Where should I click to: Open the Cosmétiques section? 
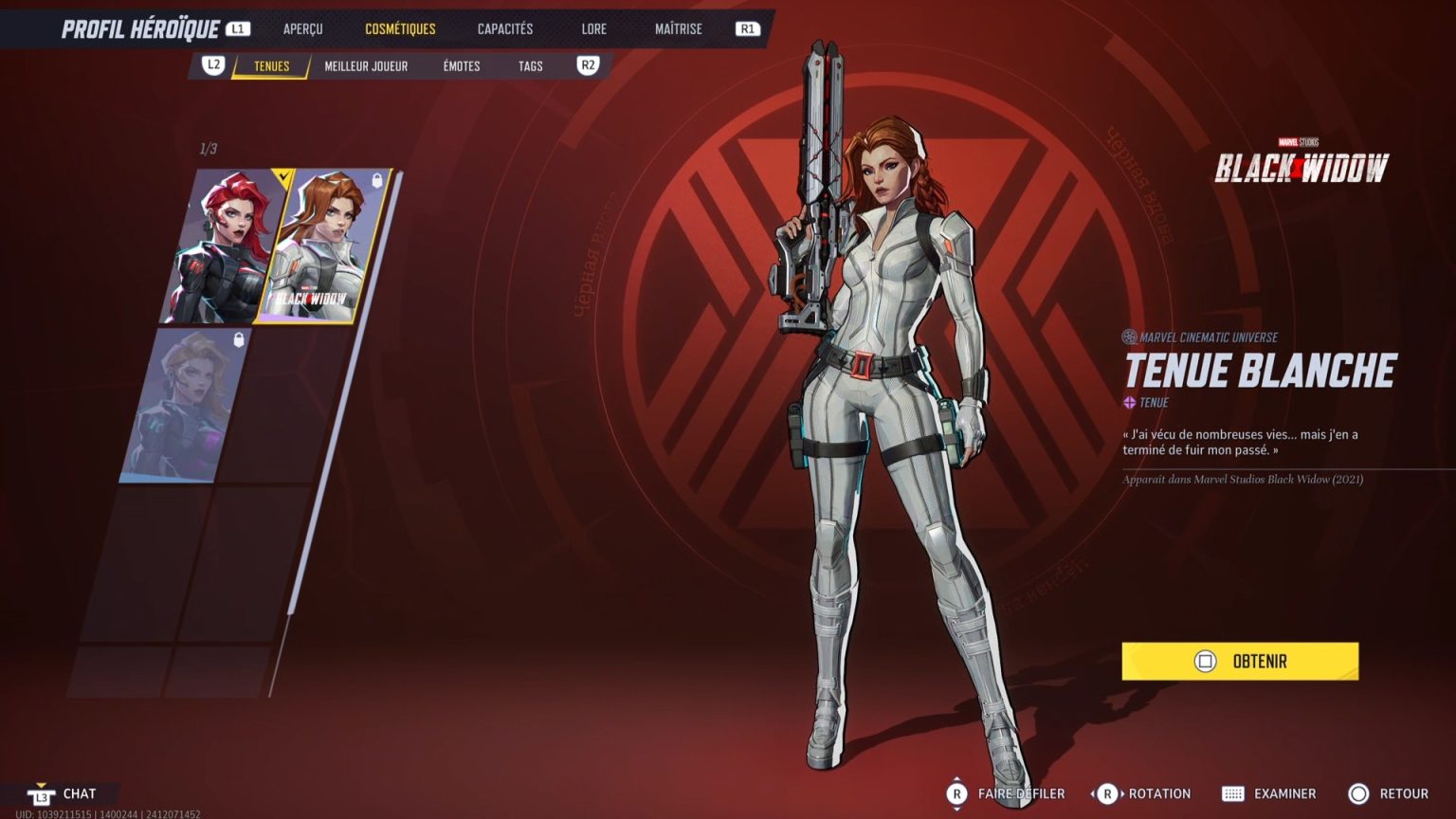[x=398, y=28]
